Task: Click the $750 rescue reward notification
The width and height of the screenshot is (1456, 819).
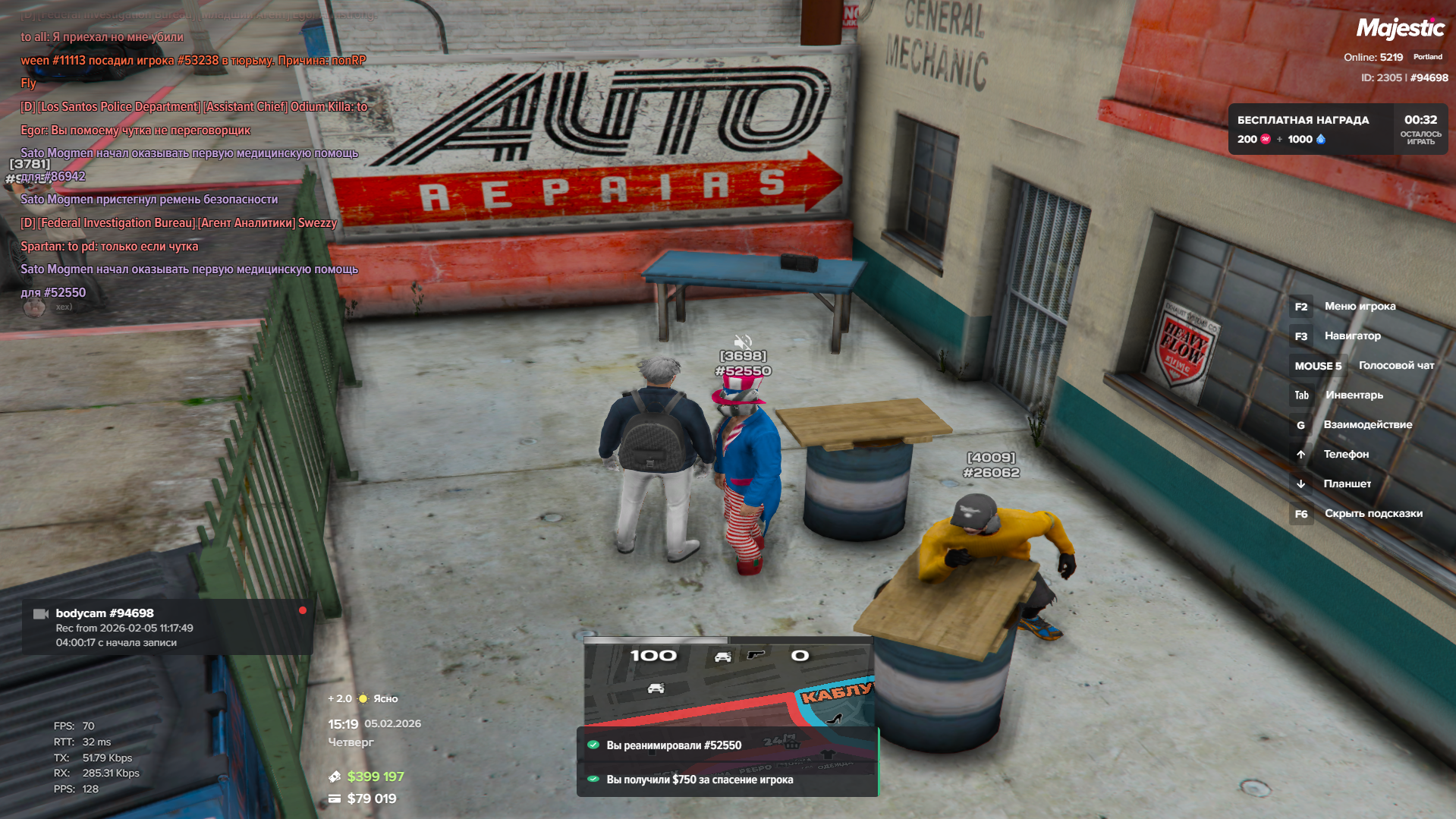Action: [727, 780]
